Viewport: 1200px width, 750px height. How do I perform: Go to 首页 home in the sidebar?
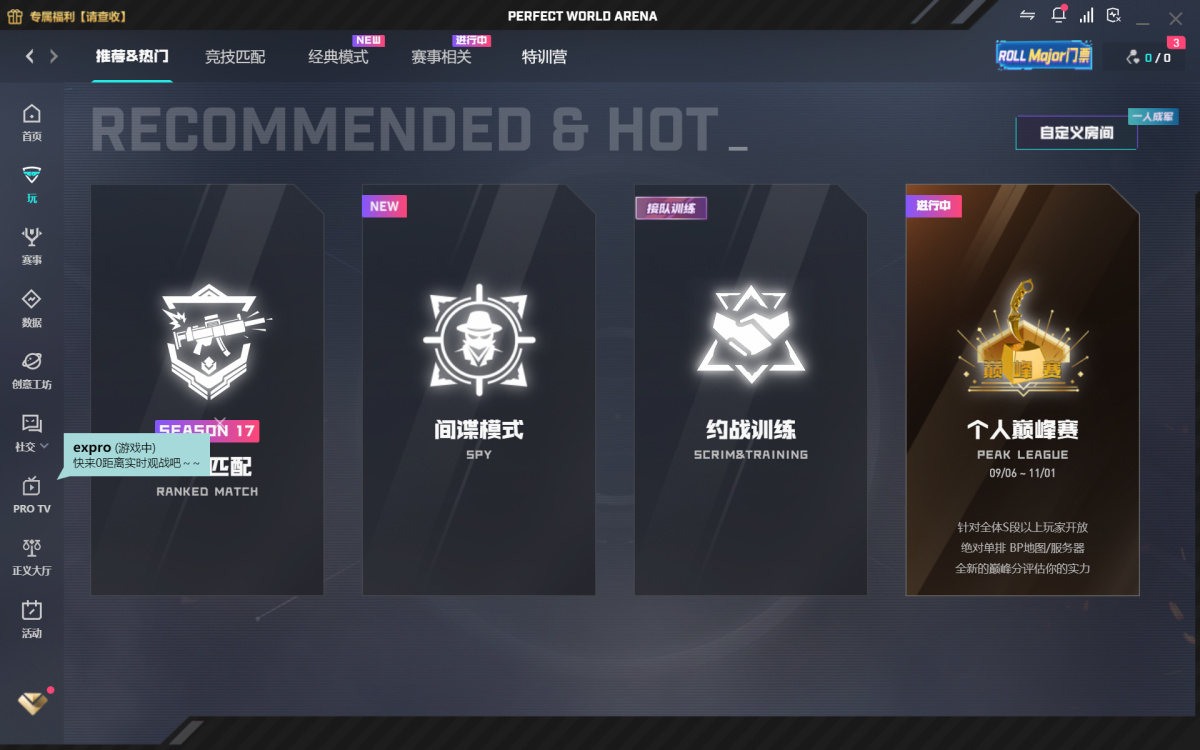(32, 123)
